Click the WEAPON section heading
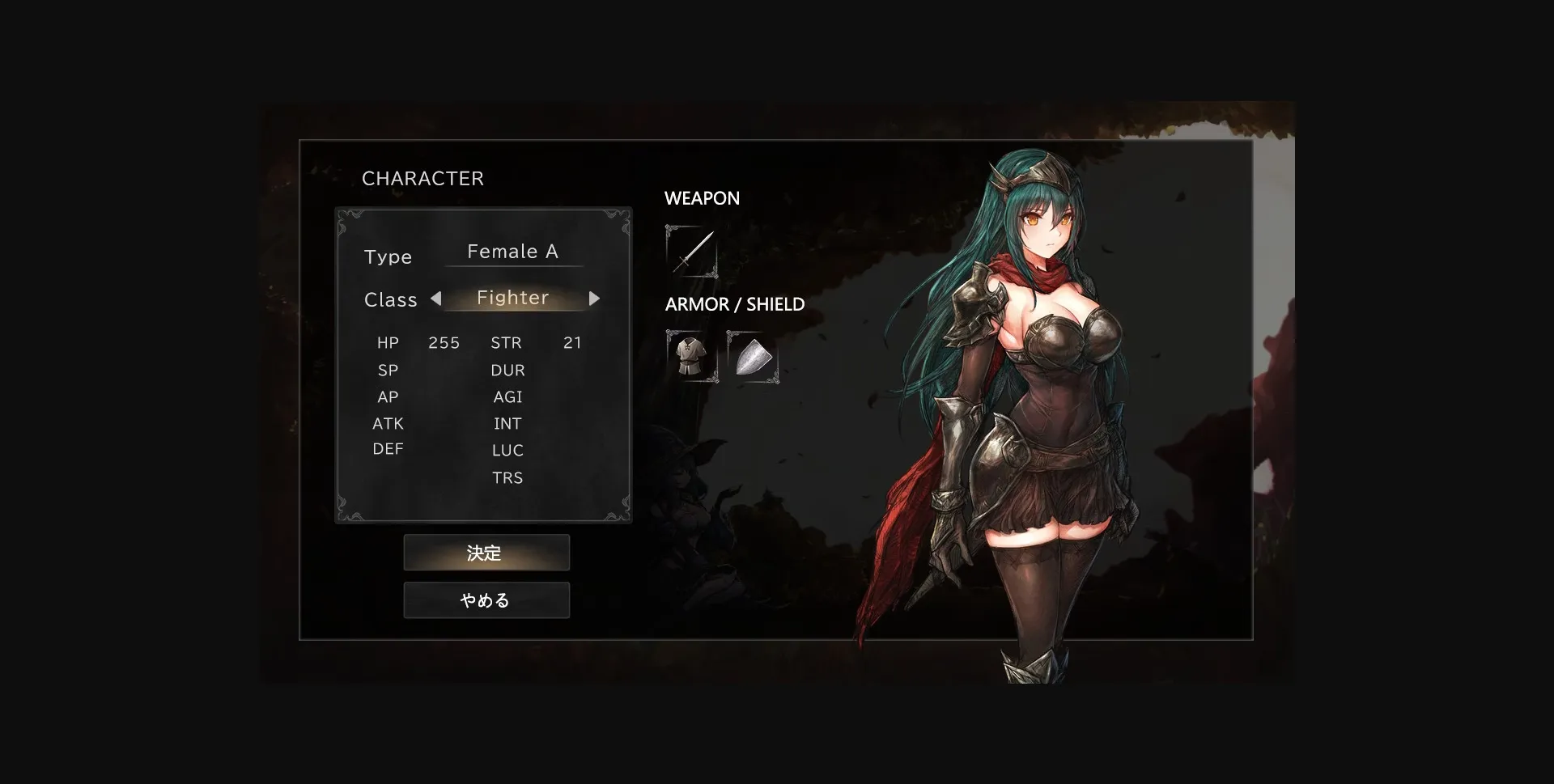 coord(702,198)
